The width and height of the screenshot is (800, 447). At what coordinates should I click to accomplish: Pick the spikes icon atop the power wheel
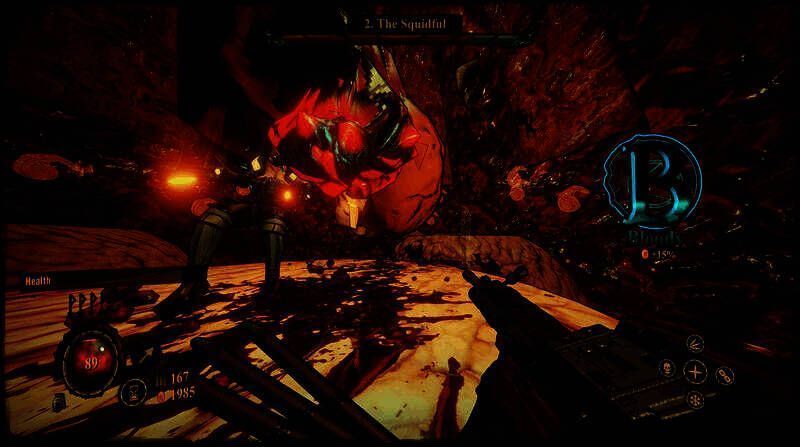pyautogui.click(x=696, y=343)
